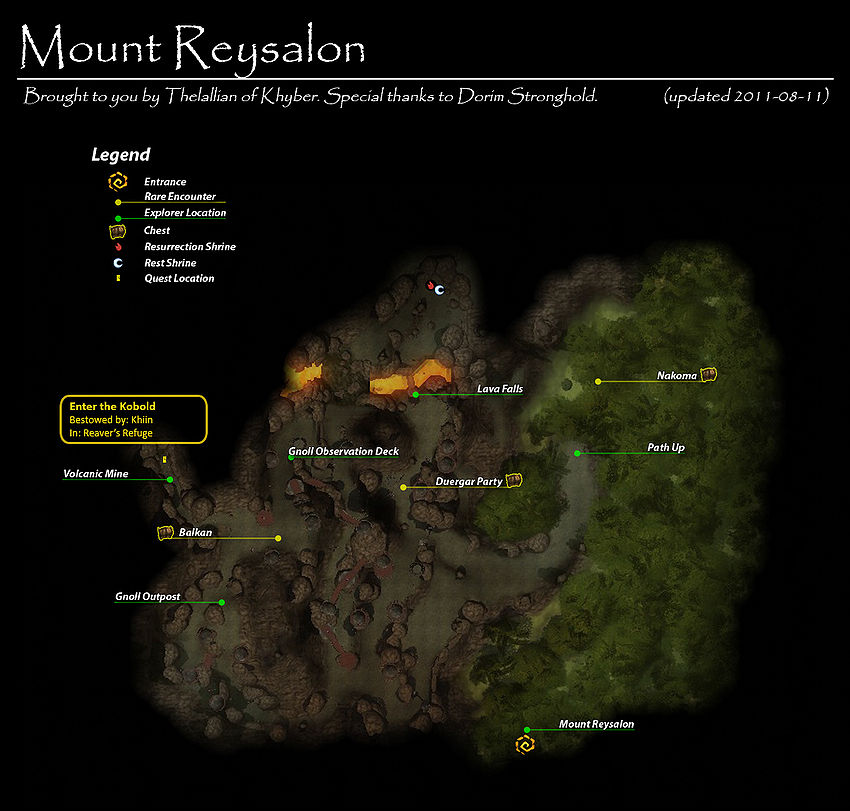Image resolution: width=850 pixels, height=811 pixels.
Task: Click the Chest entry in the legend
Action: pyautogui.click(x=157, y=230)
